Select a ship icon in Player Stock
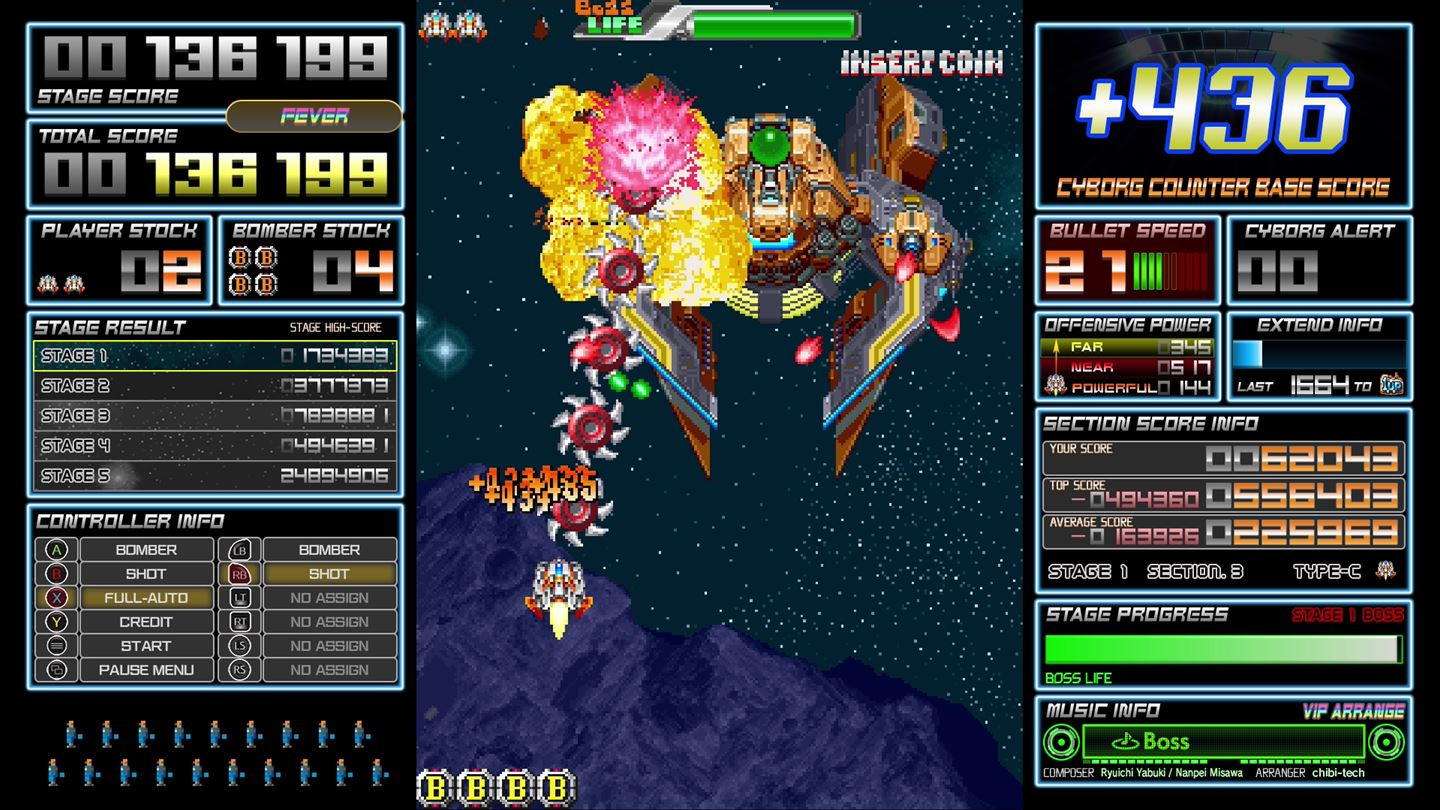1440x810 pixels. [47, 281]
